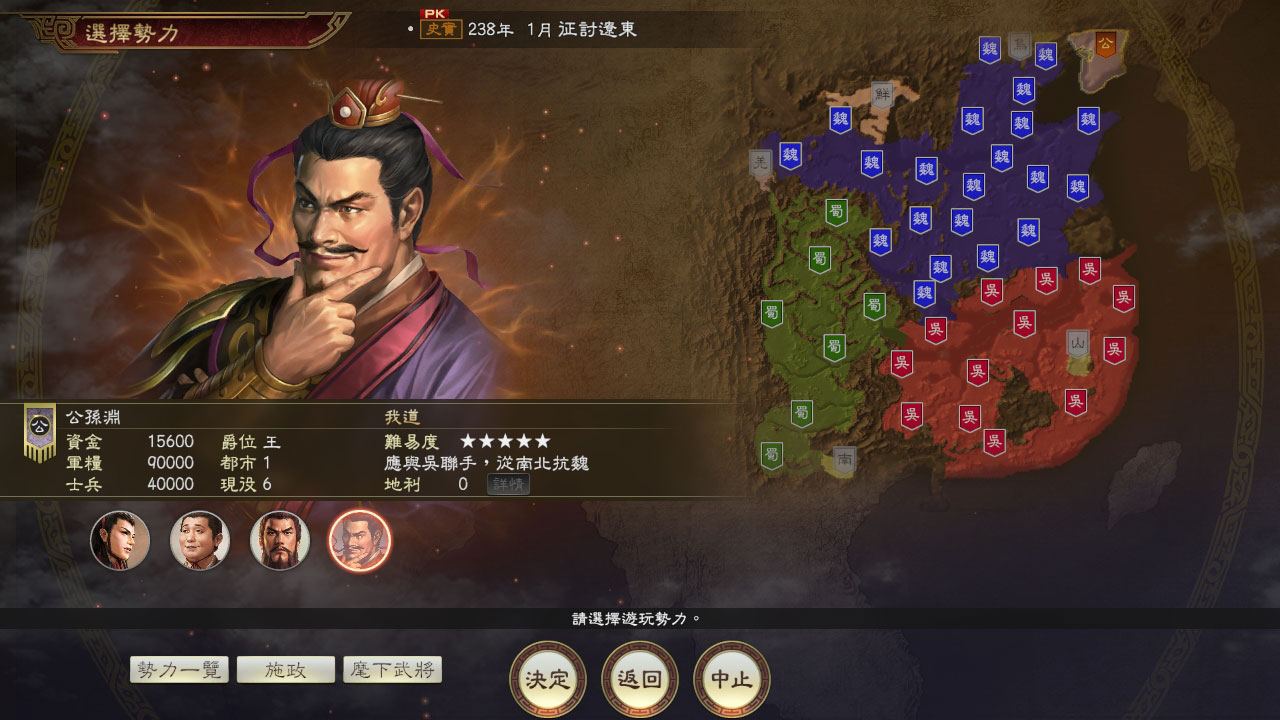Click the grey 山 flag on map
The image size is (1280, 720).
[x=1077, y=343]
